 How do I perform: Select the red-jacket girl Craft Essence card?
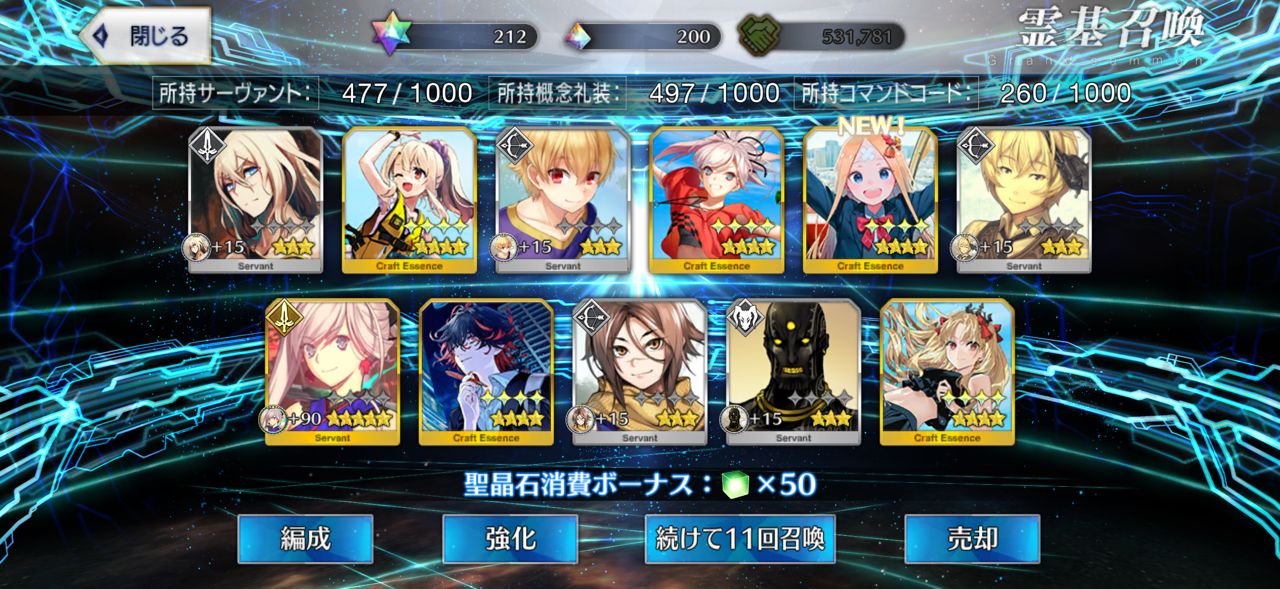[x=716, y=200]
